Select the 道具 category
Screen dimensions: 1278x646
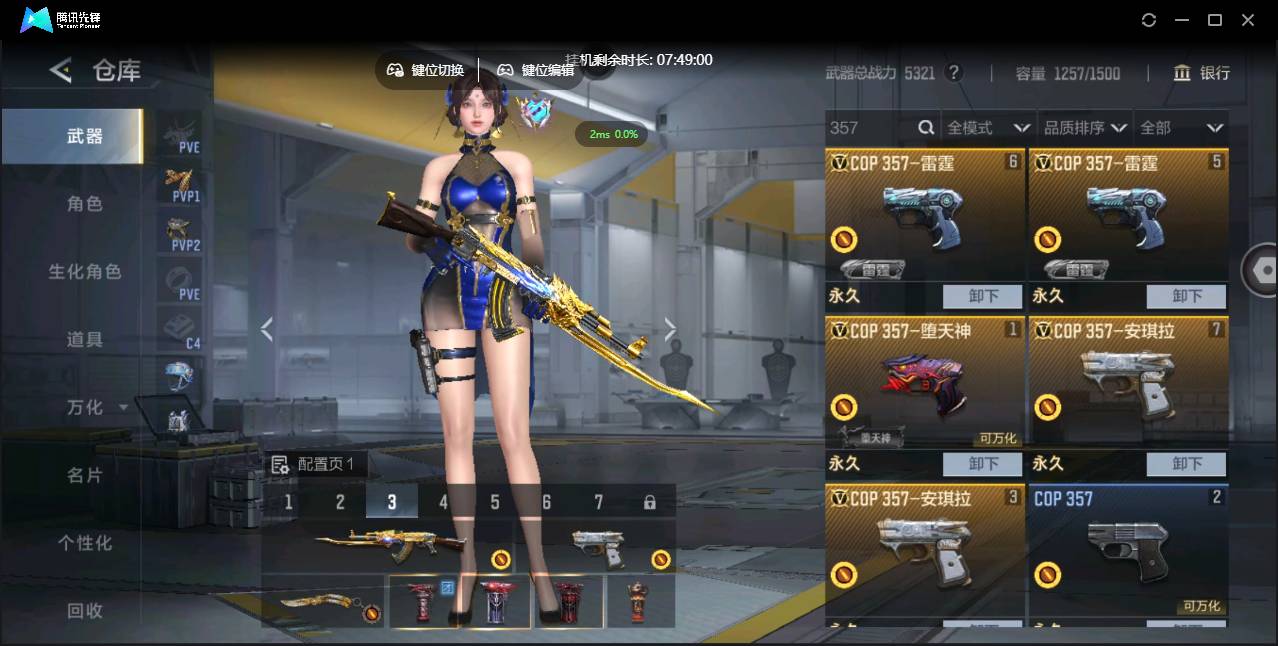[85, 339]
